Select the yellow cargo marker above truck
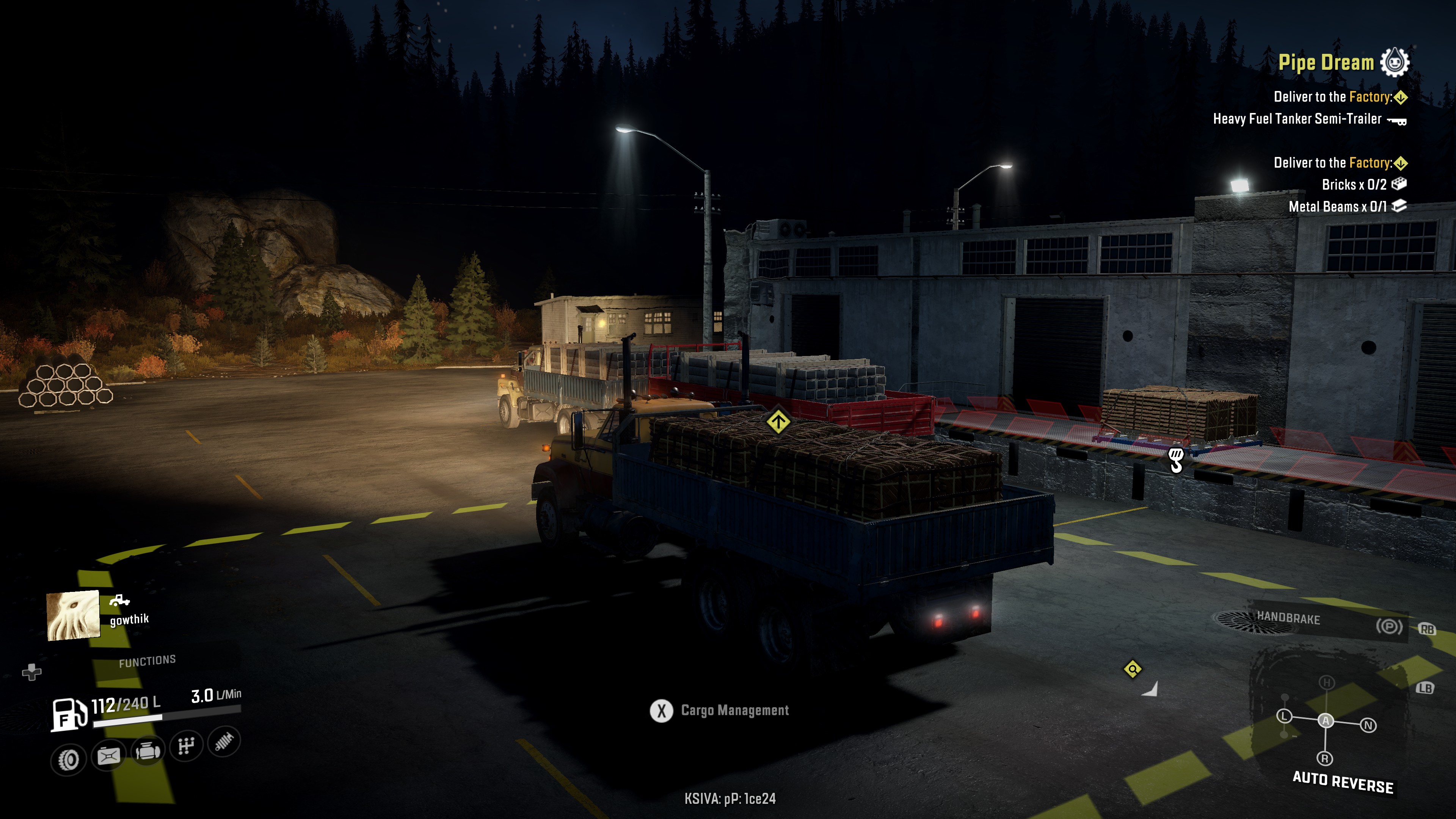Screen dimensions: 1456x819 778,421
